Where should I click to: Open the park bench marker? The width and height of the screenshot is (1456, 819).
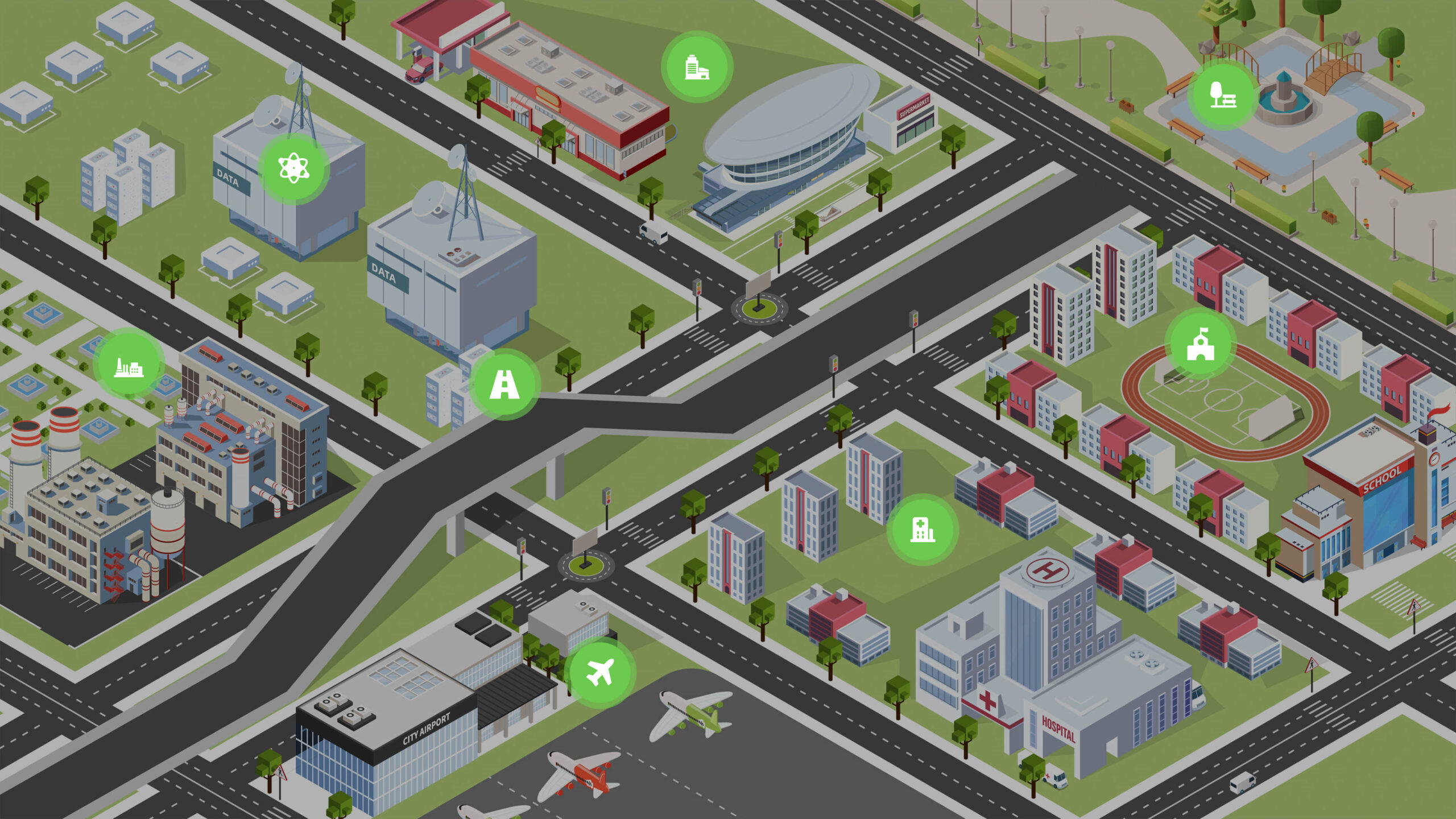click(1223, 95)
